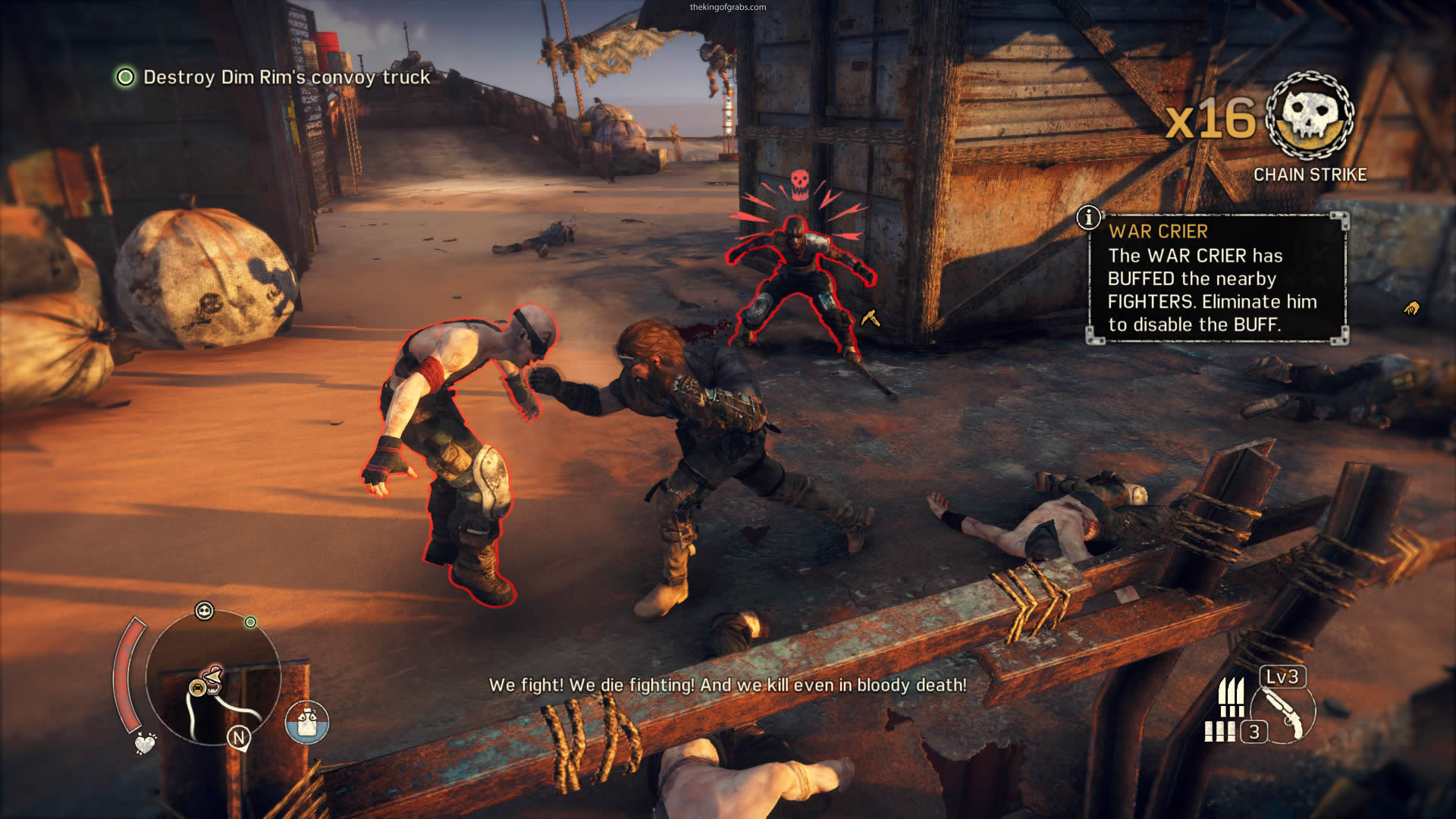The height and width of the screenshot is (819, 1456).
Task: Use the water canteen icon
Action: coord(307,721)
